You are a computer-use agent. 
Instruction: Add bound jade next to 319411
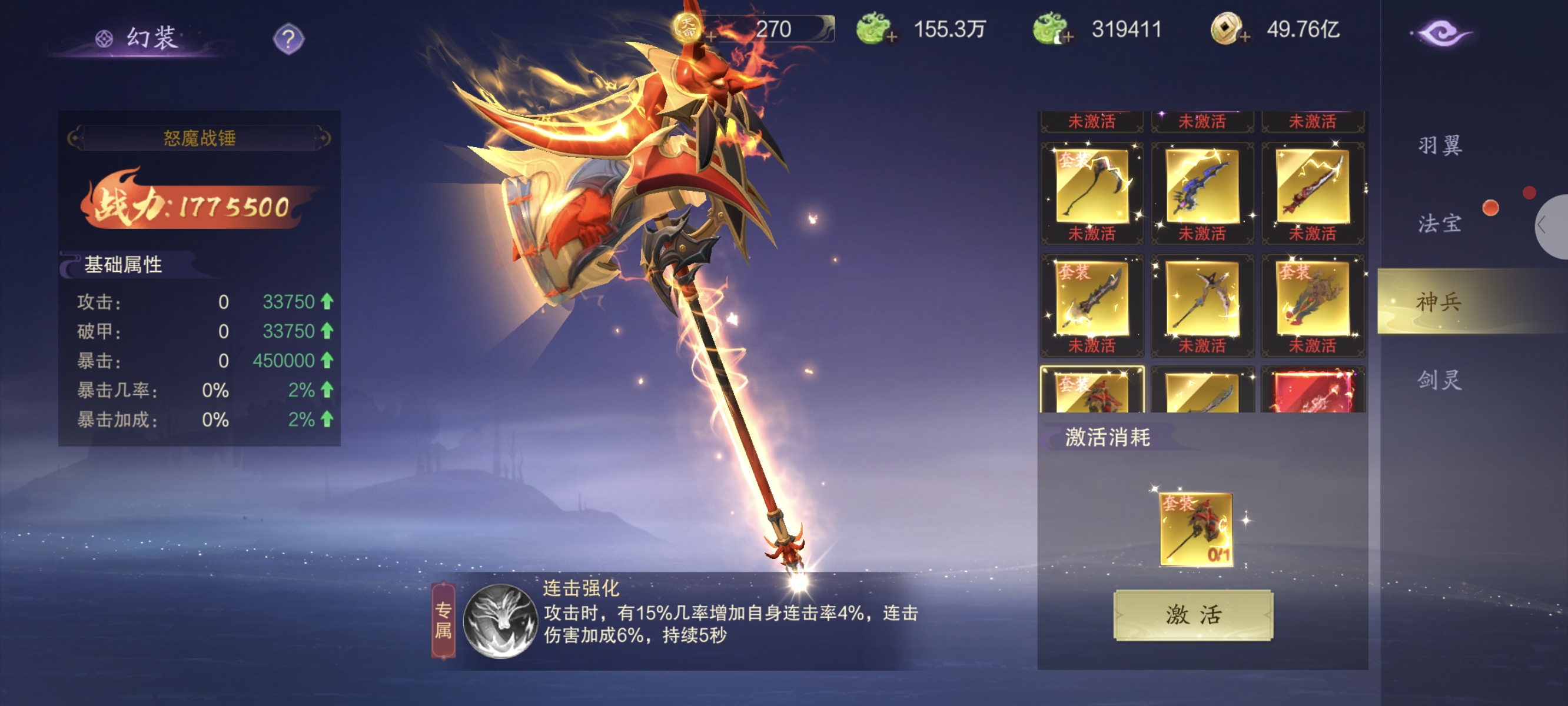pyautogui.click(x=1068, y=36)
